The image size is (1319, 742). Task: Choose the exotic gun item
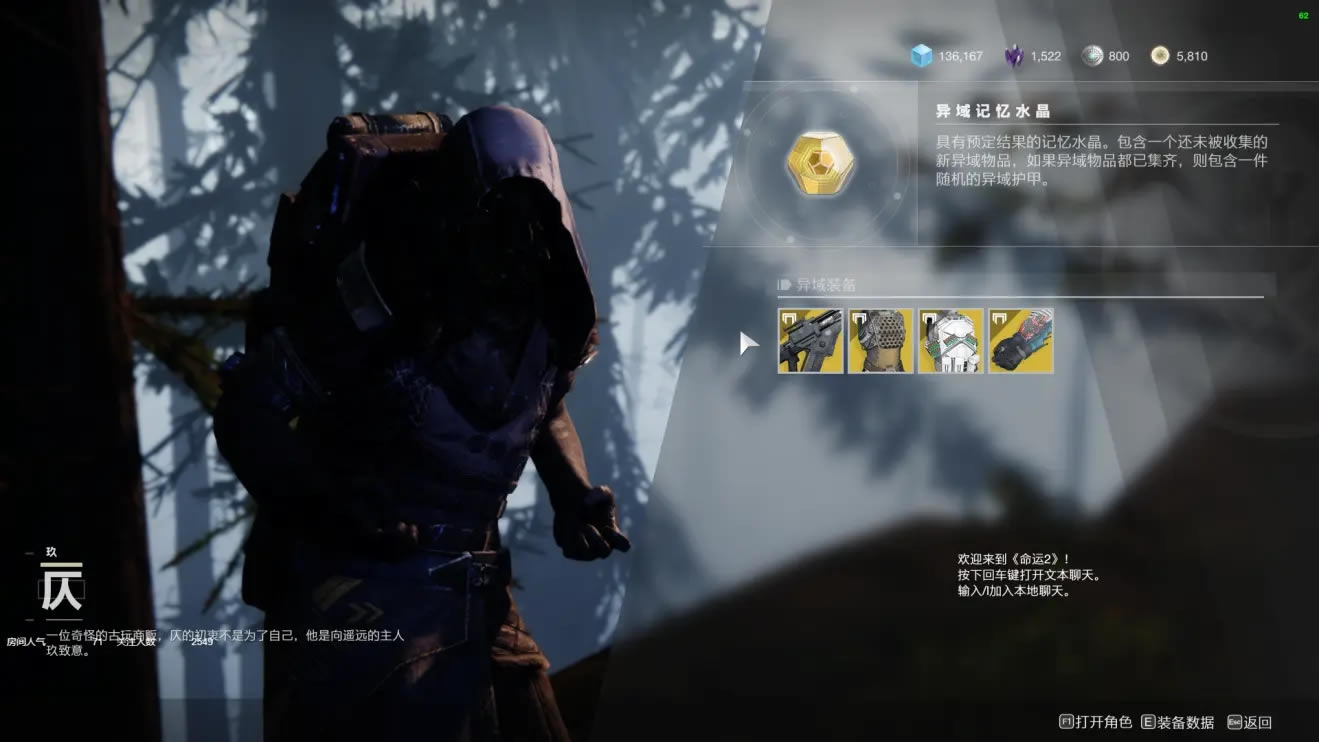(810, 341)
